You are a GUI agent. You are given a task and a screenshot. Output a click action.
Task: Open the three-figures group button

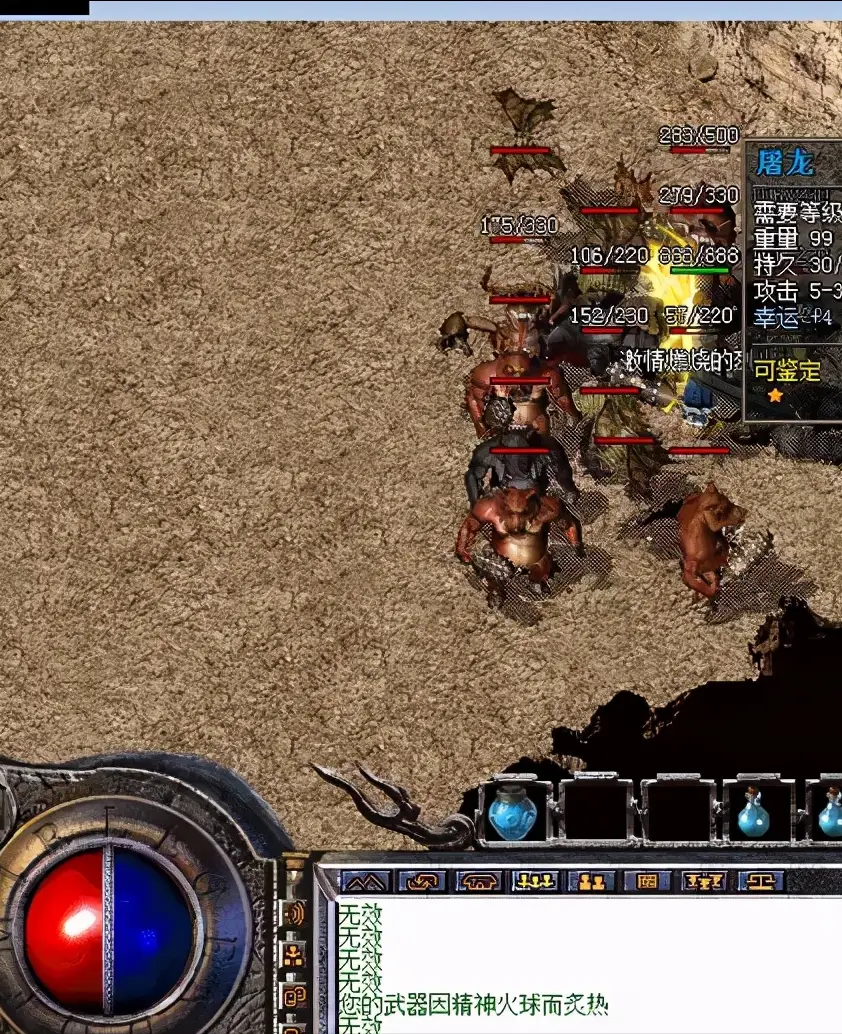(x=535, y=881)
